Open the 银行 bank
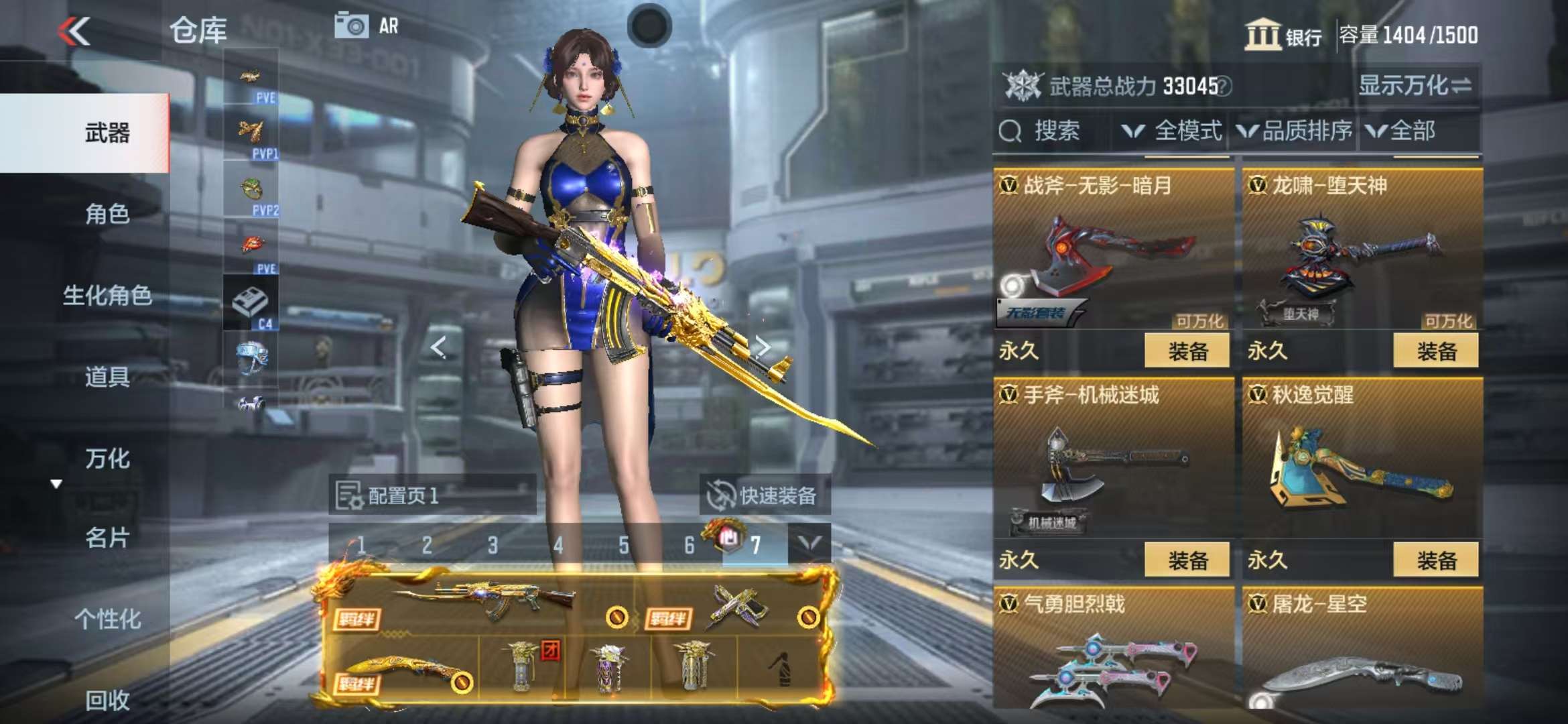Image resolution: width=1568 pixels, height=724 pixels. coord(1283,35)
